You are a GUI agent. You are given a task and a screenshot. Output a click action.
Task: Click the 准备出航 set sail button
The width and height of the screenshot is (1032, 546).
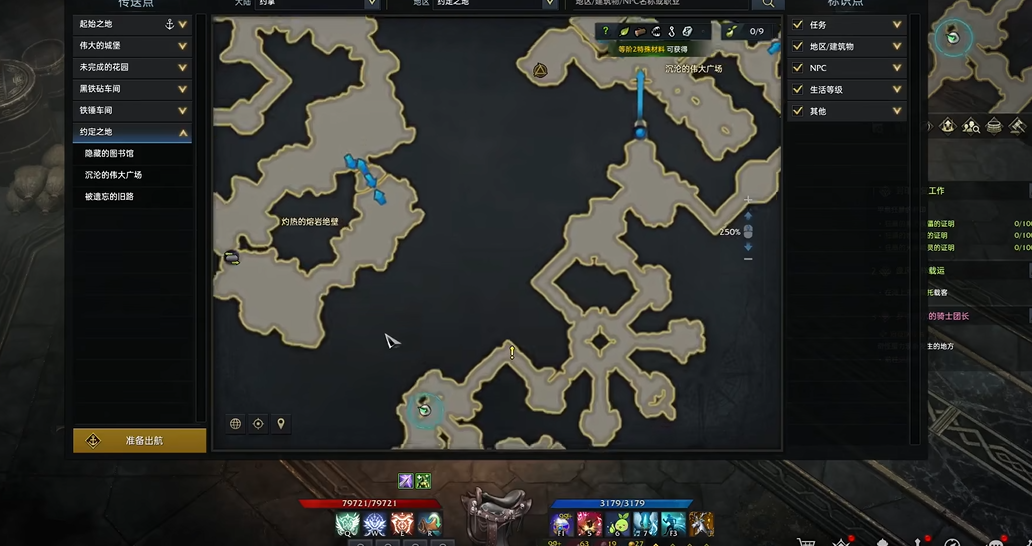(139, 440)
